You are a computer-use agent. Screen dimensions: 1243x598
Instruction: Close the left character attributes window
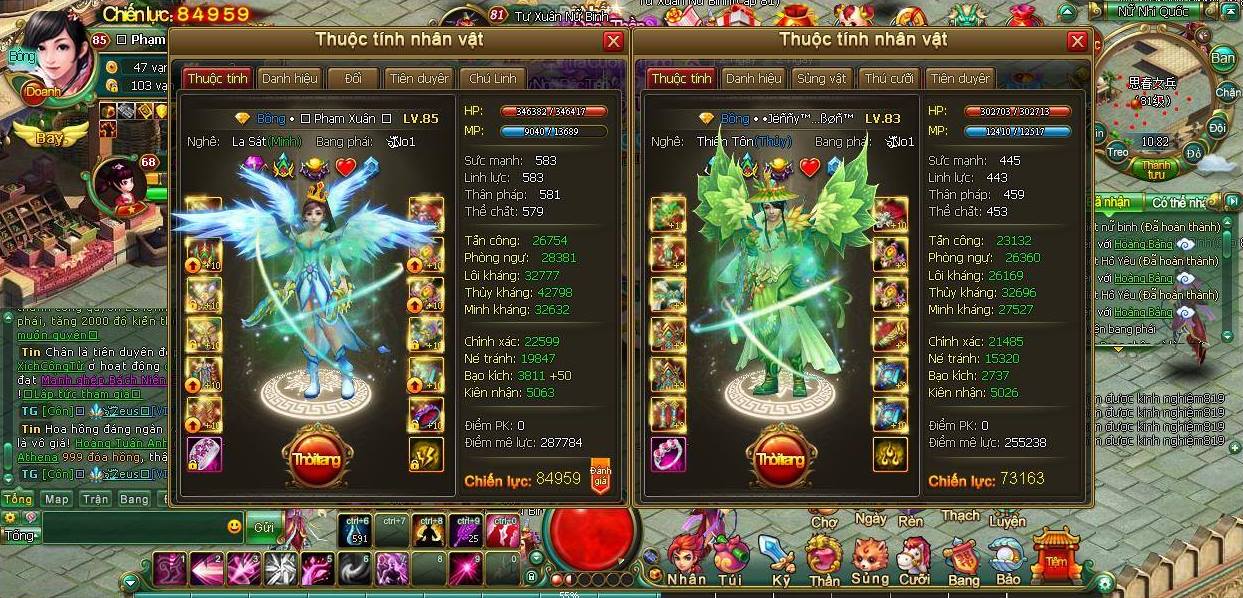click(613, 41)
